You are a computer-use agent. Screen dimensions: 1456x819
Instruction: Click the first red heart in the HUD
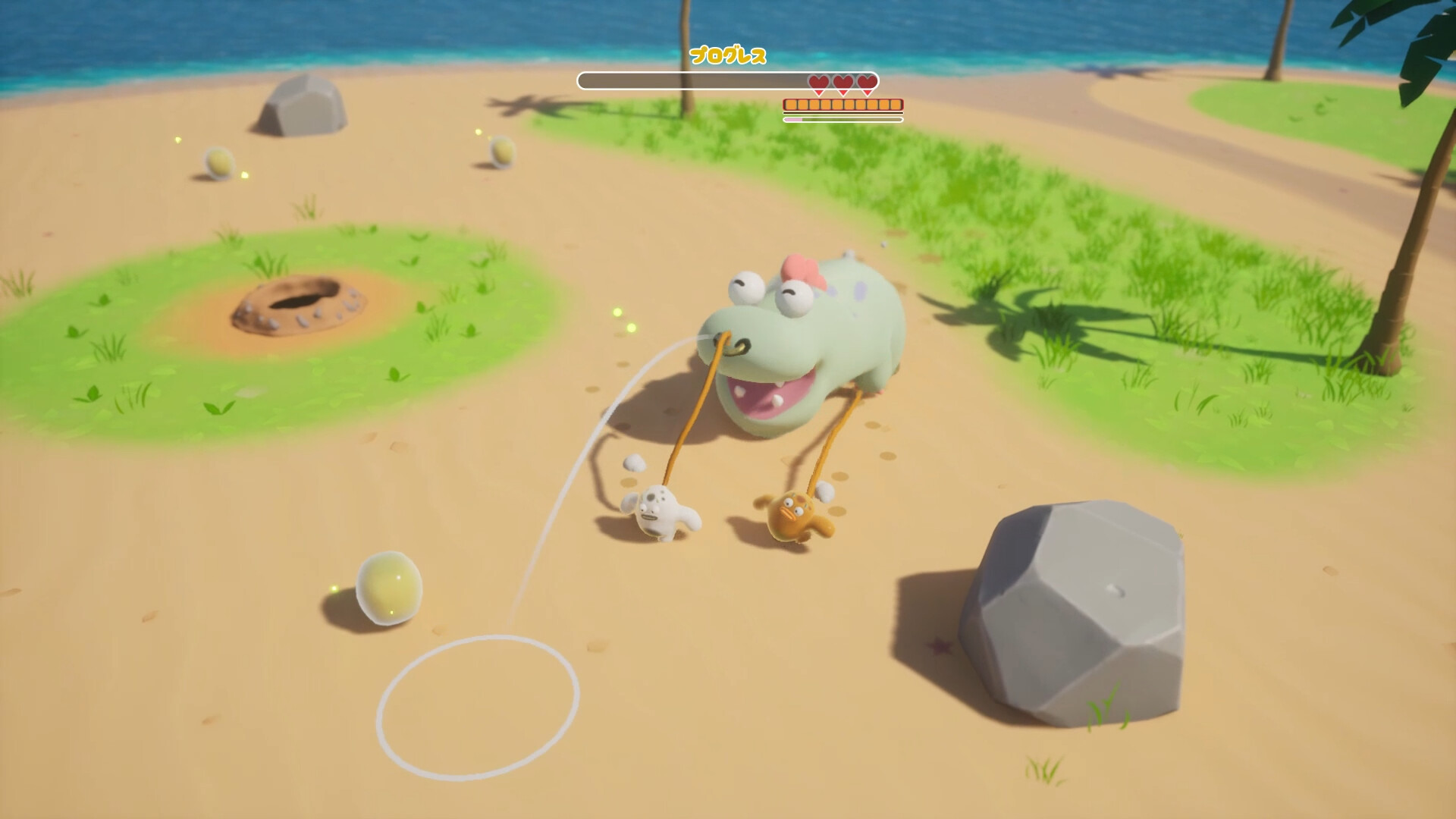(817, 83)
